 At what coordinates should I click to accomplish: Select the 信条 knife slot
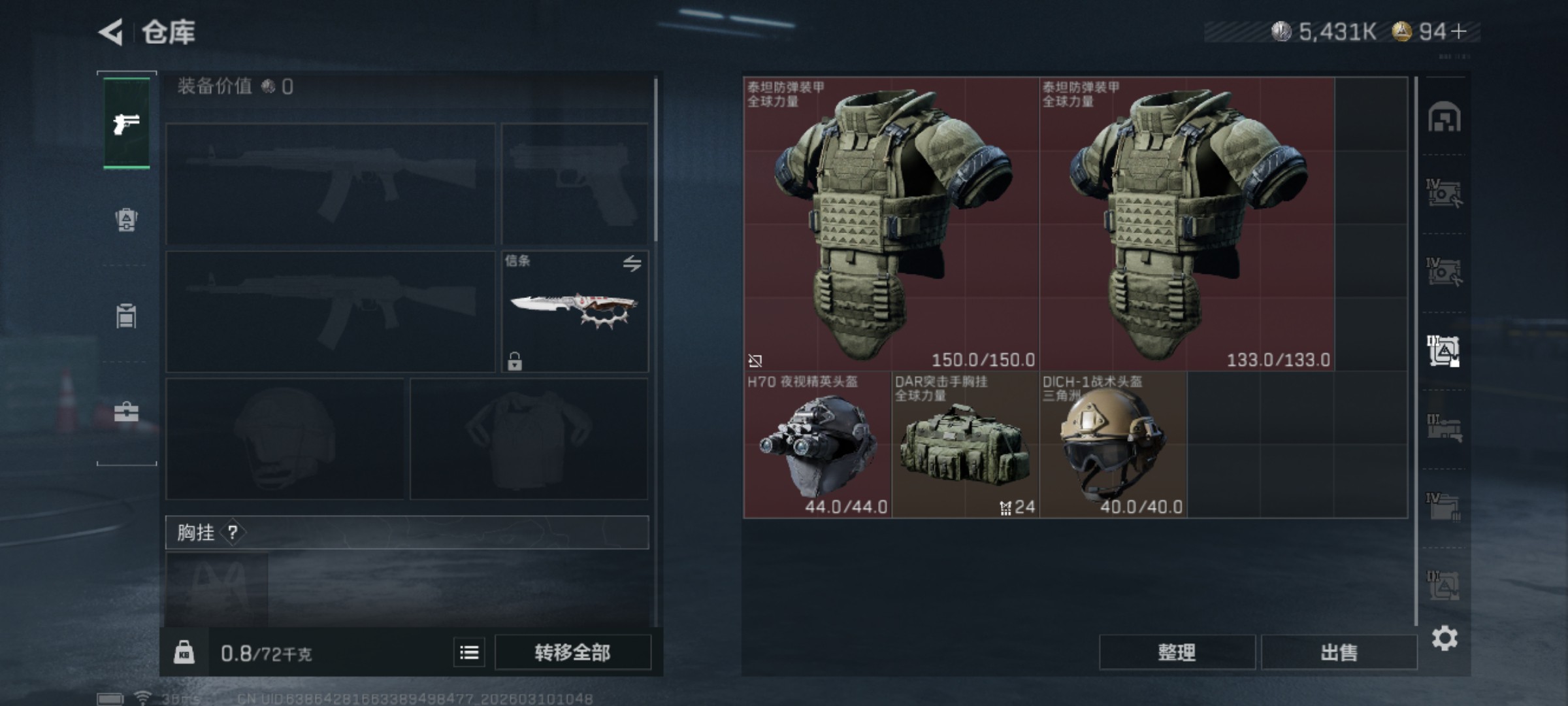[574, 311]
